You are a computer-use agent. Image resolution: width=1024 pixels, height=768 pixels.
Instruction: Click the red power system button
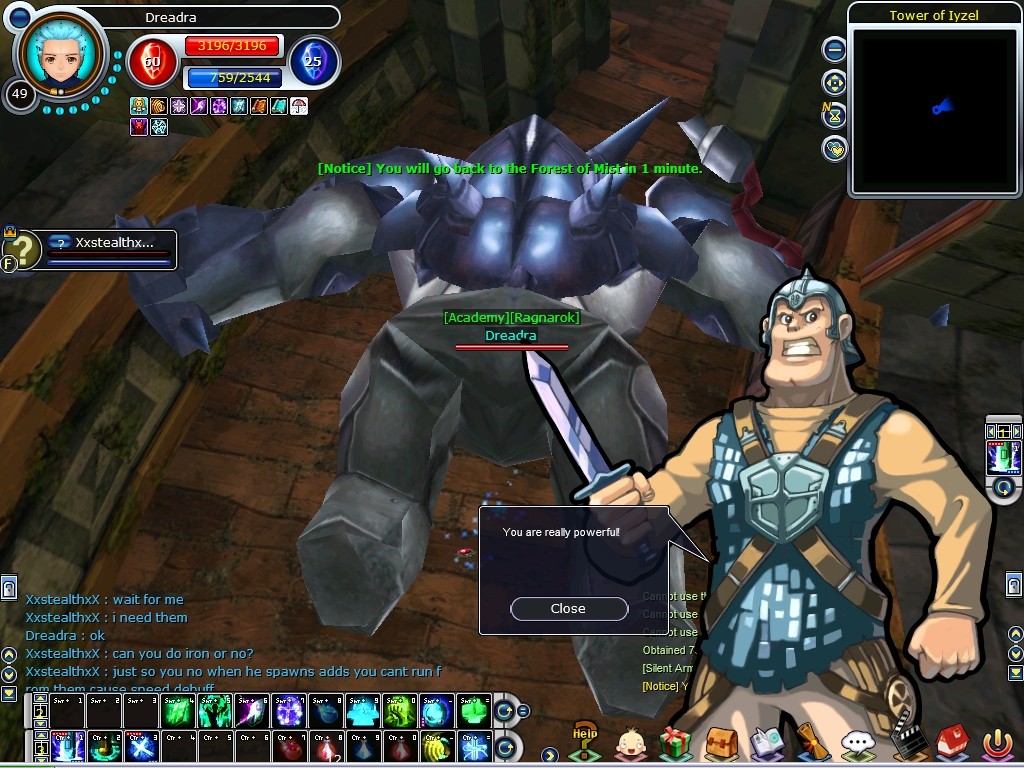(x=996, y=744)
